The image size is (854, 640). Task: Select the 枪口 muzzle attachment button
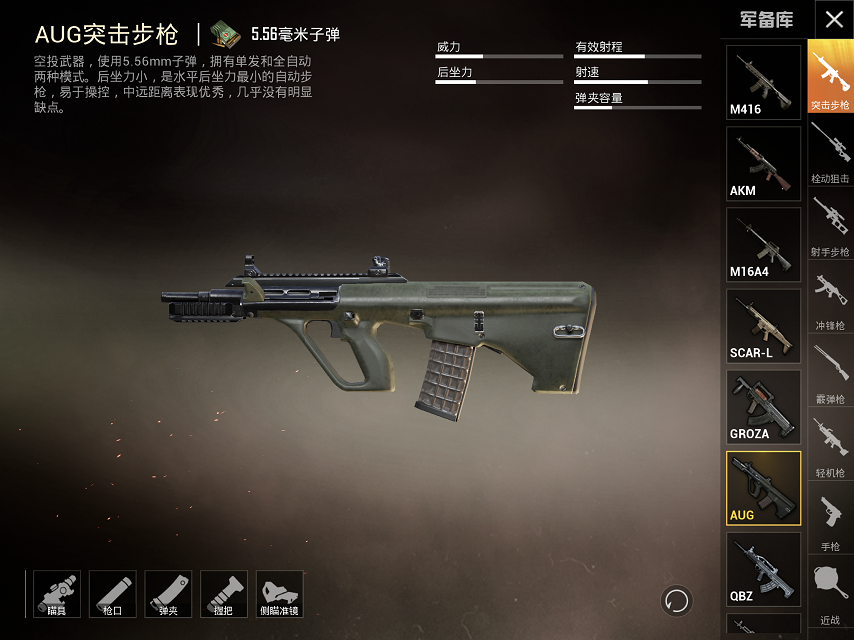coord(113,594)
